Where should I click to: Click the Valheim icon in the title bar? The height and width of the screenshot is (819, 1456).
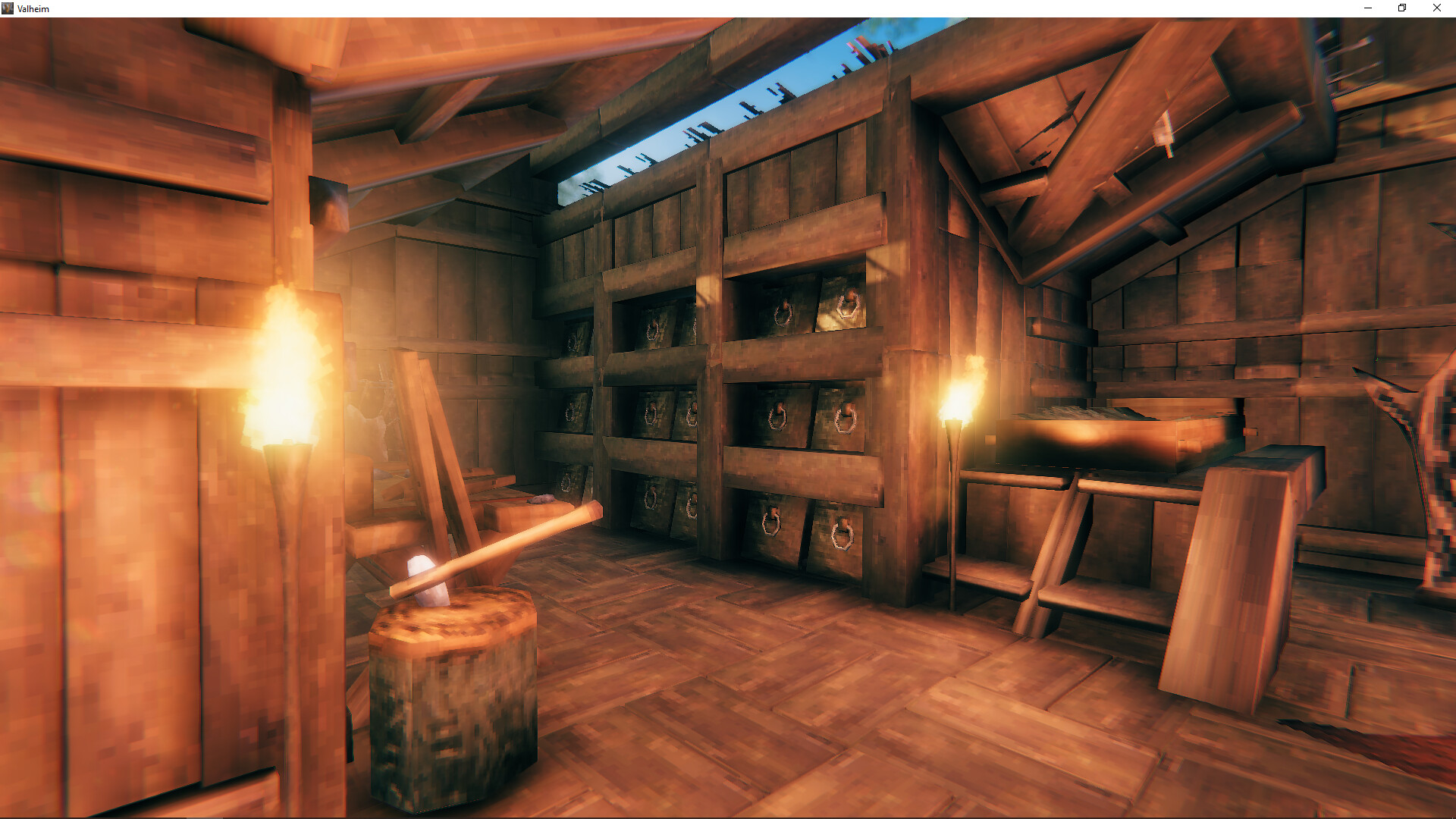(9, 8)
